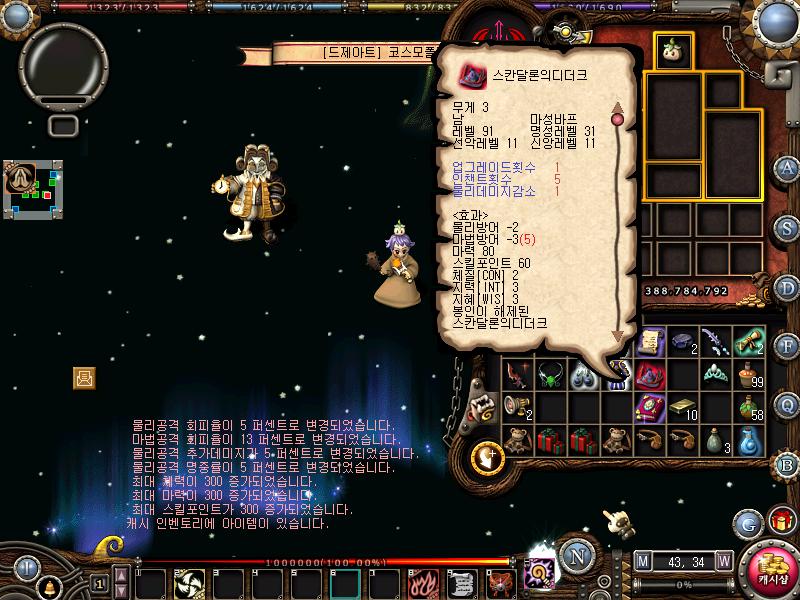This screenshot has height=600, width=800.
Task: Click the round S side button
Action: [788, 227]
